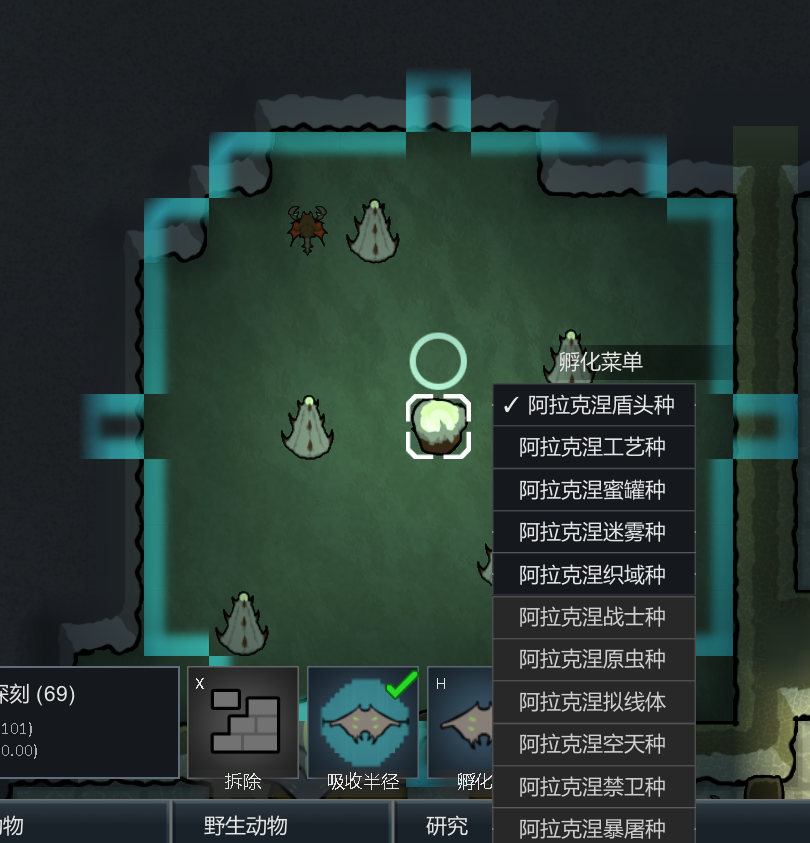Pick 阿拉克涅暴屠种 at list bottom
Viewport: 810px width, 843px height.
(594, 828)
